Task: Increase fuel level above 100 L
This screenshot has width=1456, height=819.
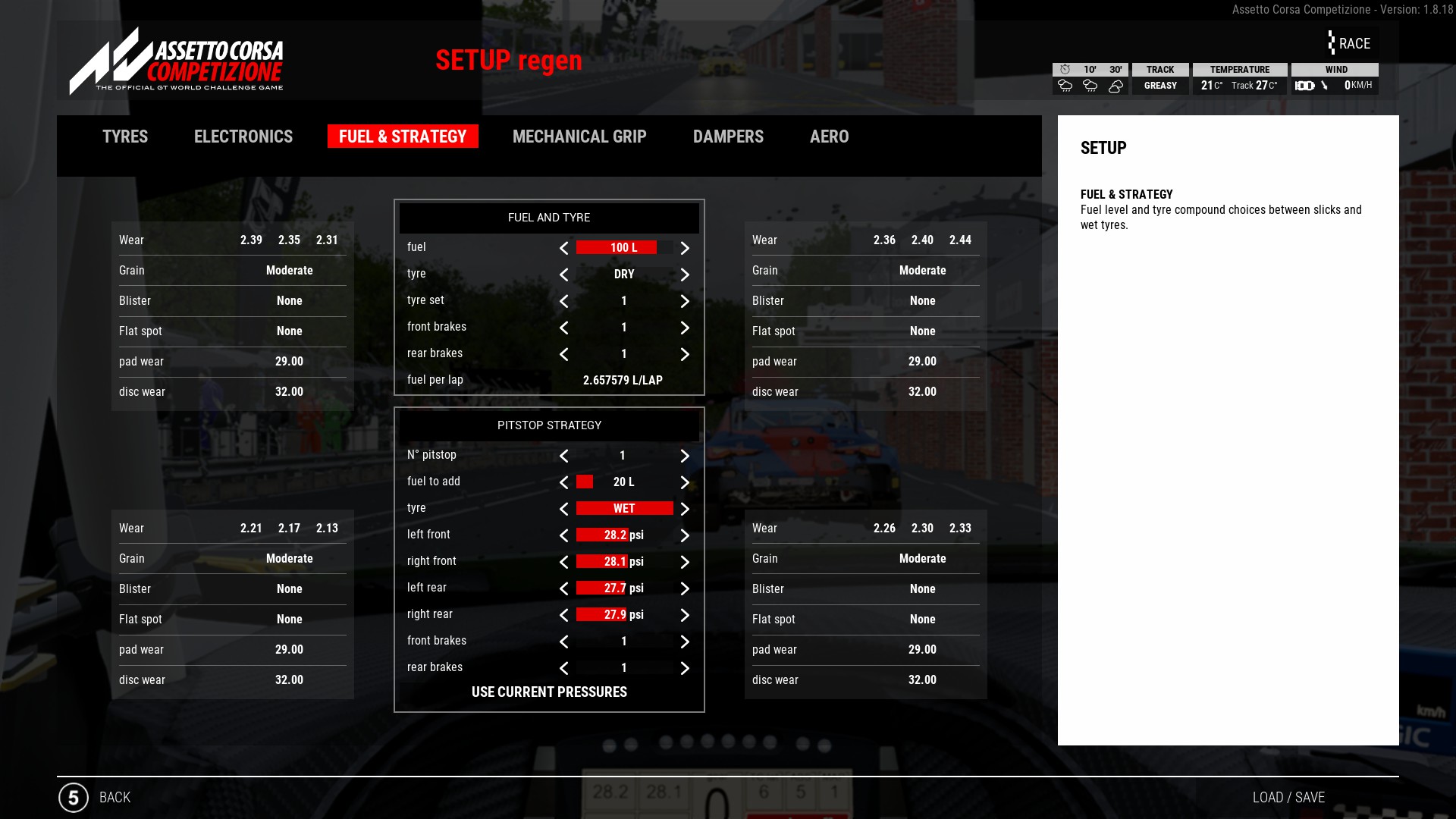Action: pos(685,248)
